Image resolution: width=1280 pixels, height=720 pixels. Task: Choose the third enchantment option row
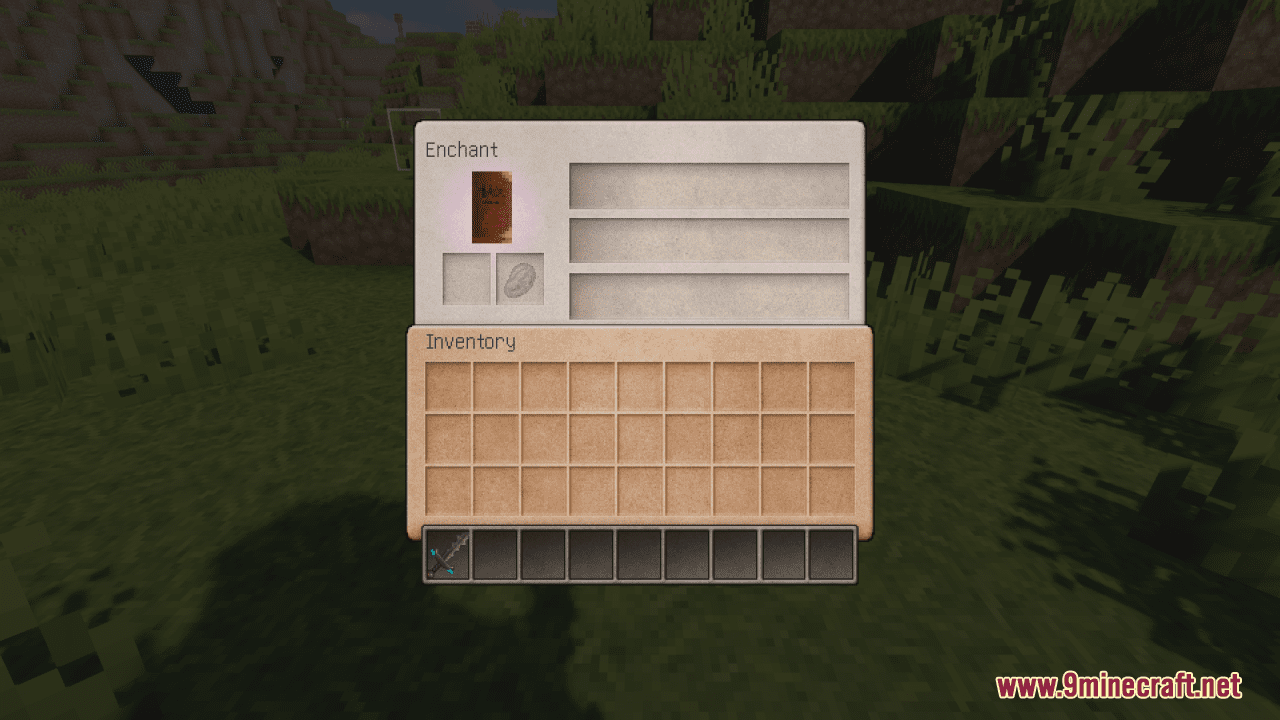[x=709, y=295]
